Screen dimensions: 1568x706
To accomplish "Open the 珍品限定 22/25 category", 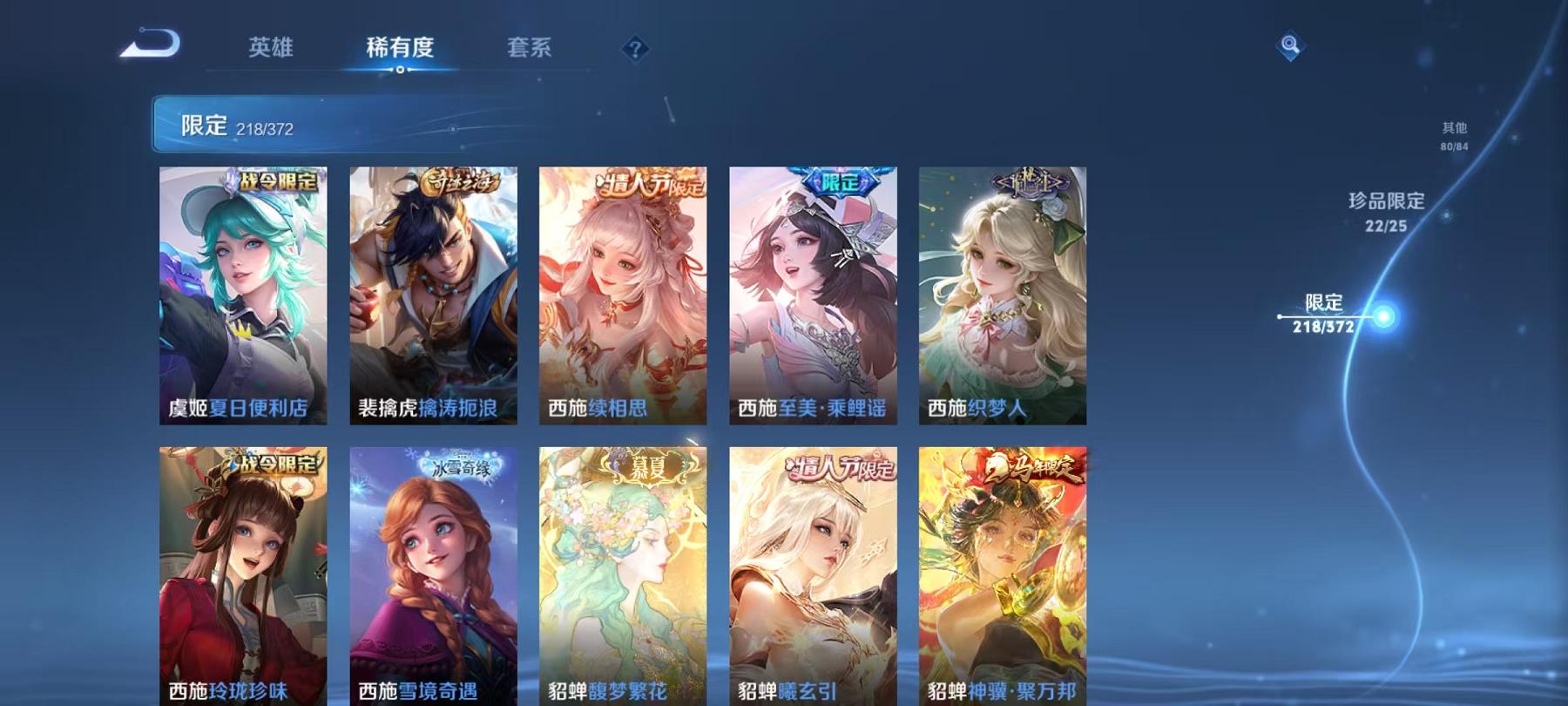I will [x=1385, y=212].
